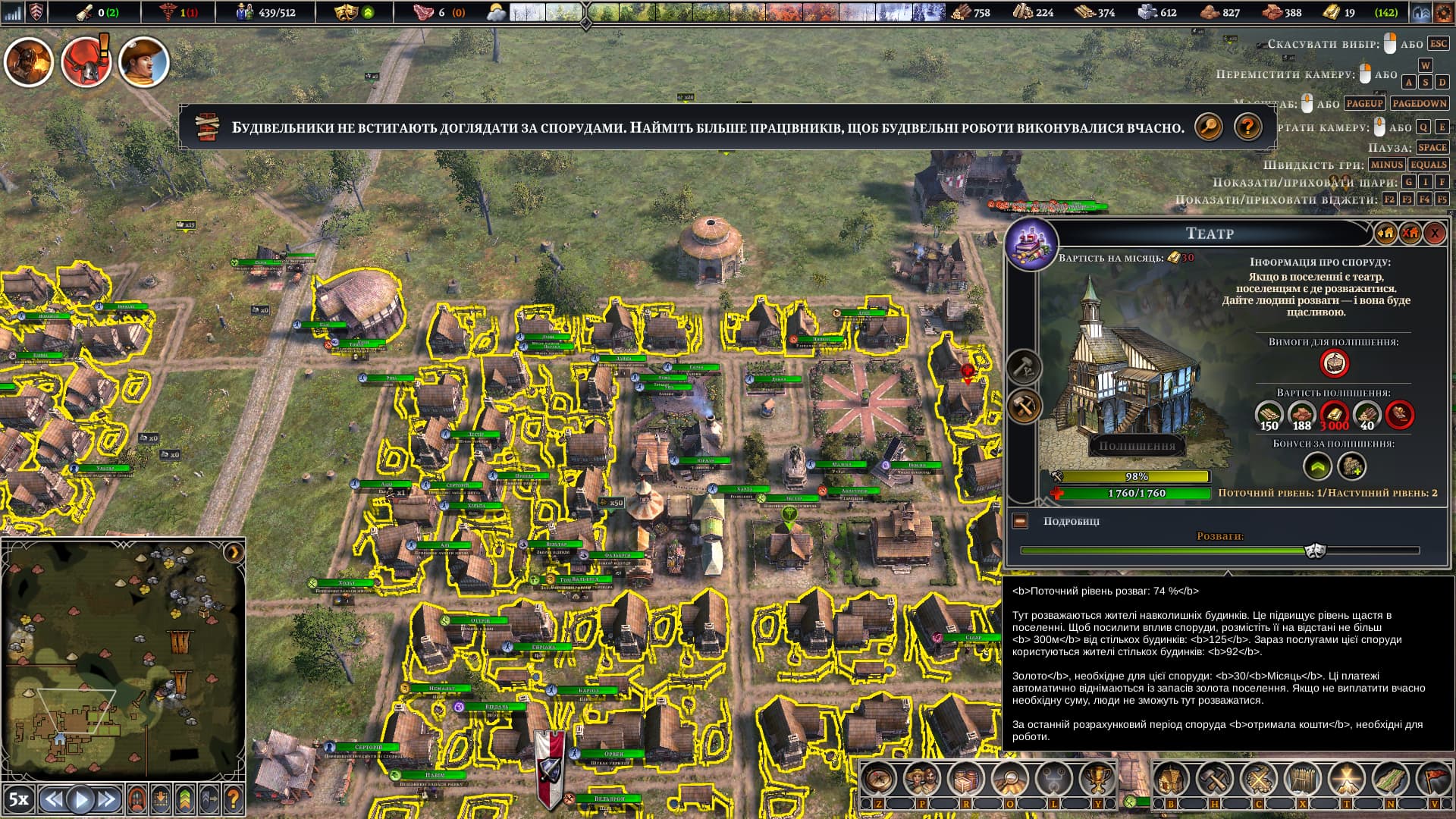1456x819 pixels.
Task: Open the crates and barrels resources menu
Action: (x=966, y=779)
